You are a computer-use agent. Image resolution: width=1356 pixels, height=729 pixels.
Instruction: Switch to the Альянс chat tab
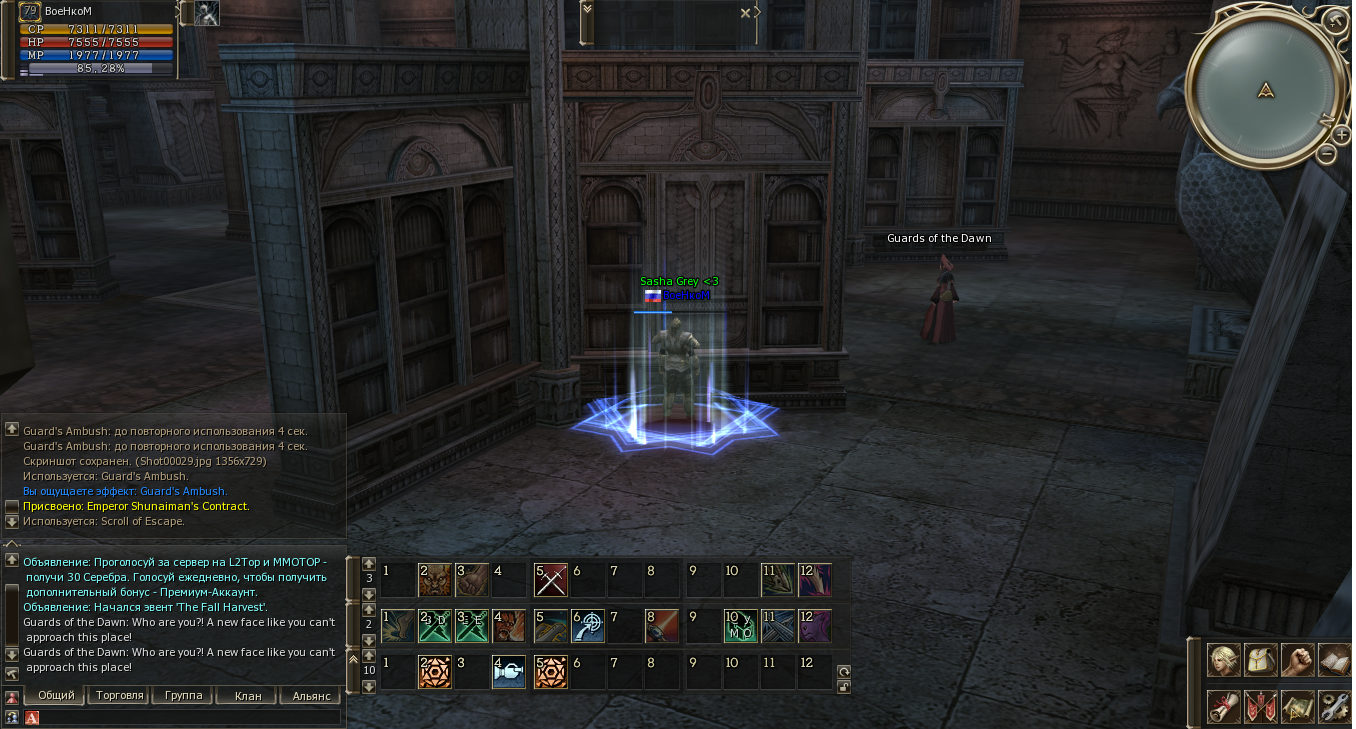tap(311, 695)
